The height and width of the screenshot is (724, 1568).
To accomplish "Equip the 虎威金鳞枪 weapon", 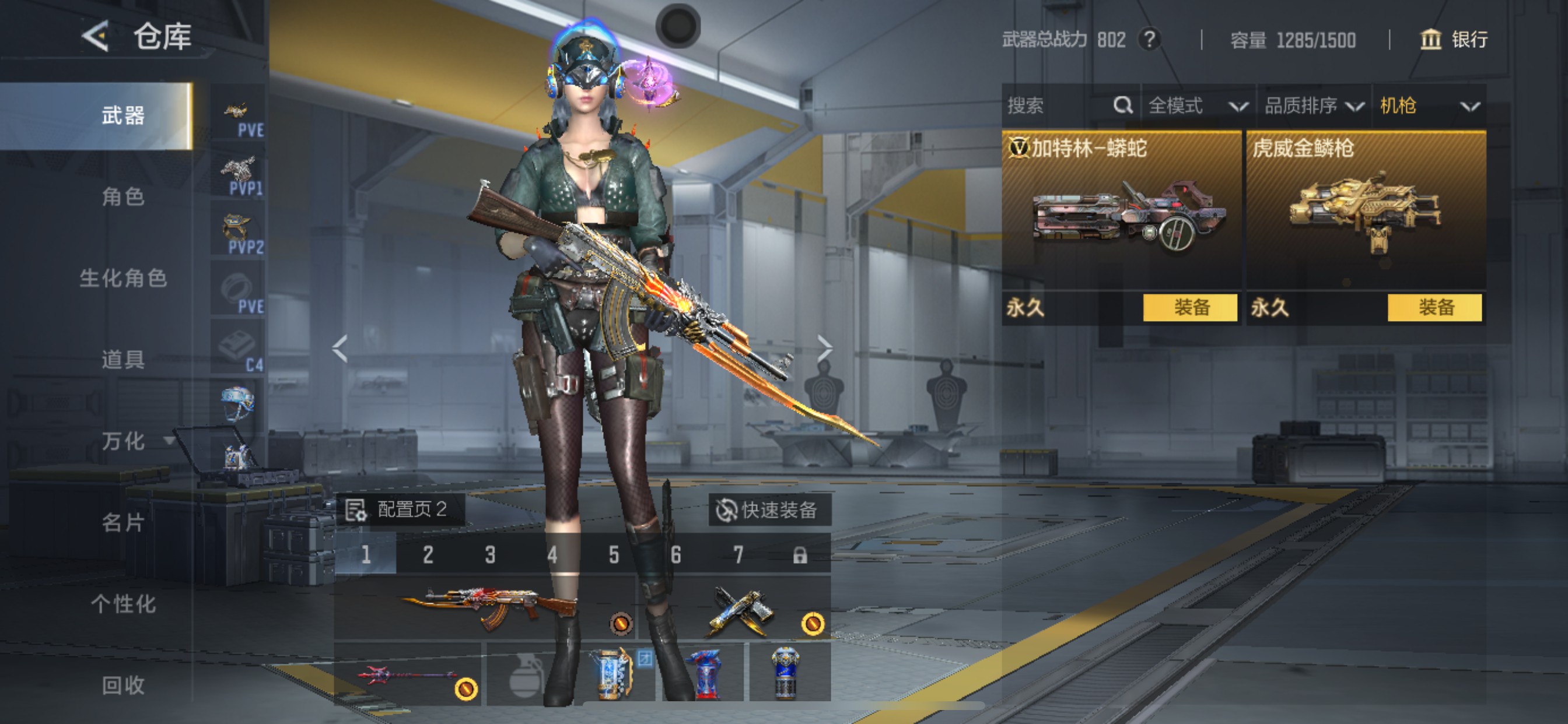I will (1434, 308).
